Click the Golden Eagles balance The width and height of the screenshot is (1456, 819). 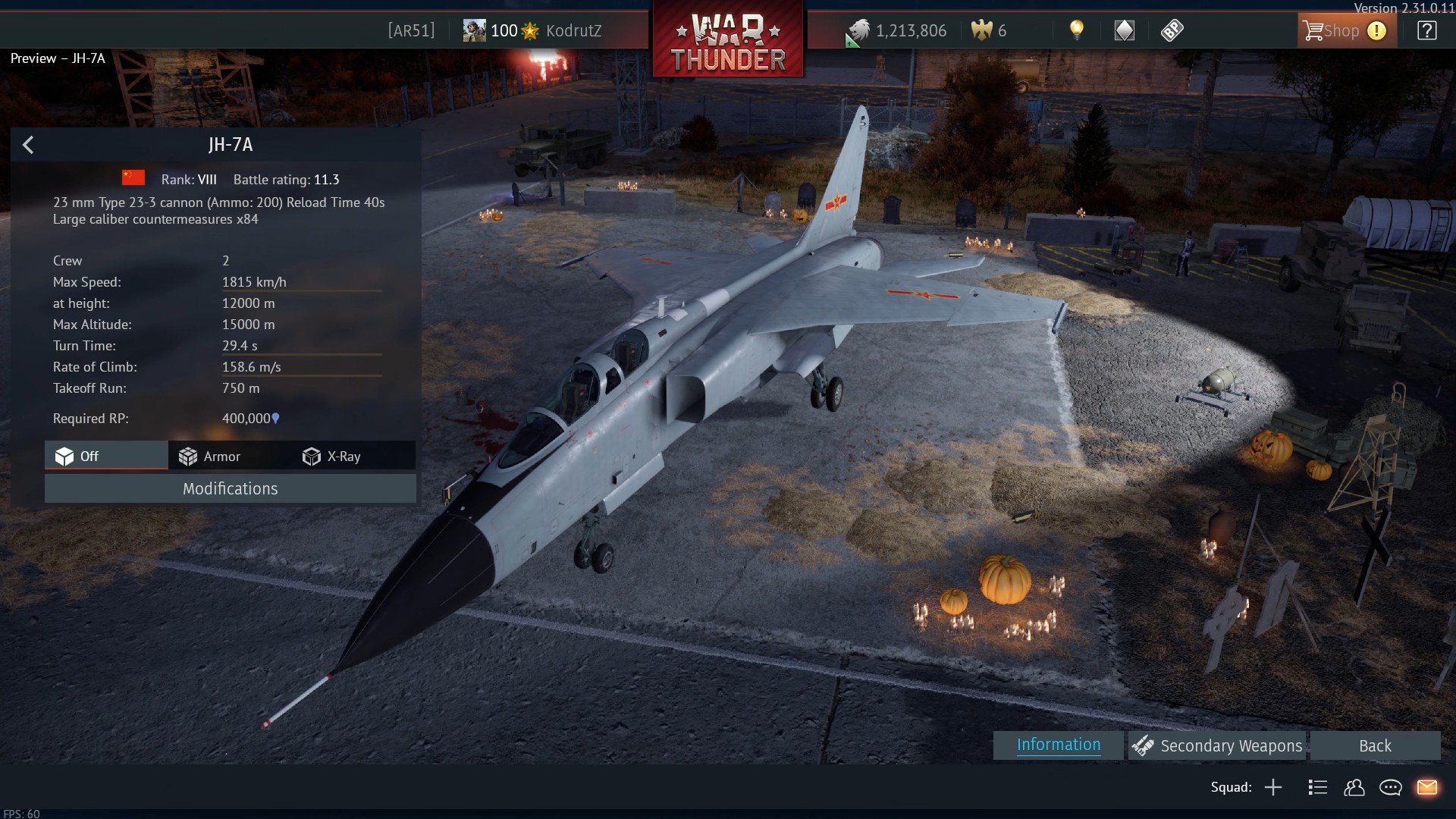[990, 31]
